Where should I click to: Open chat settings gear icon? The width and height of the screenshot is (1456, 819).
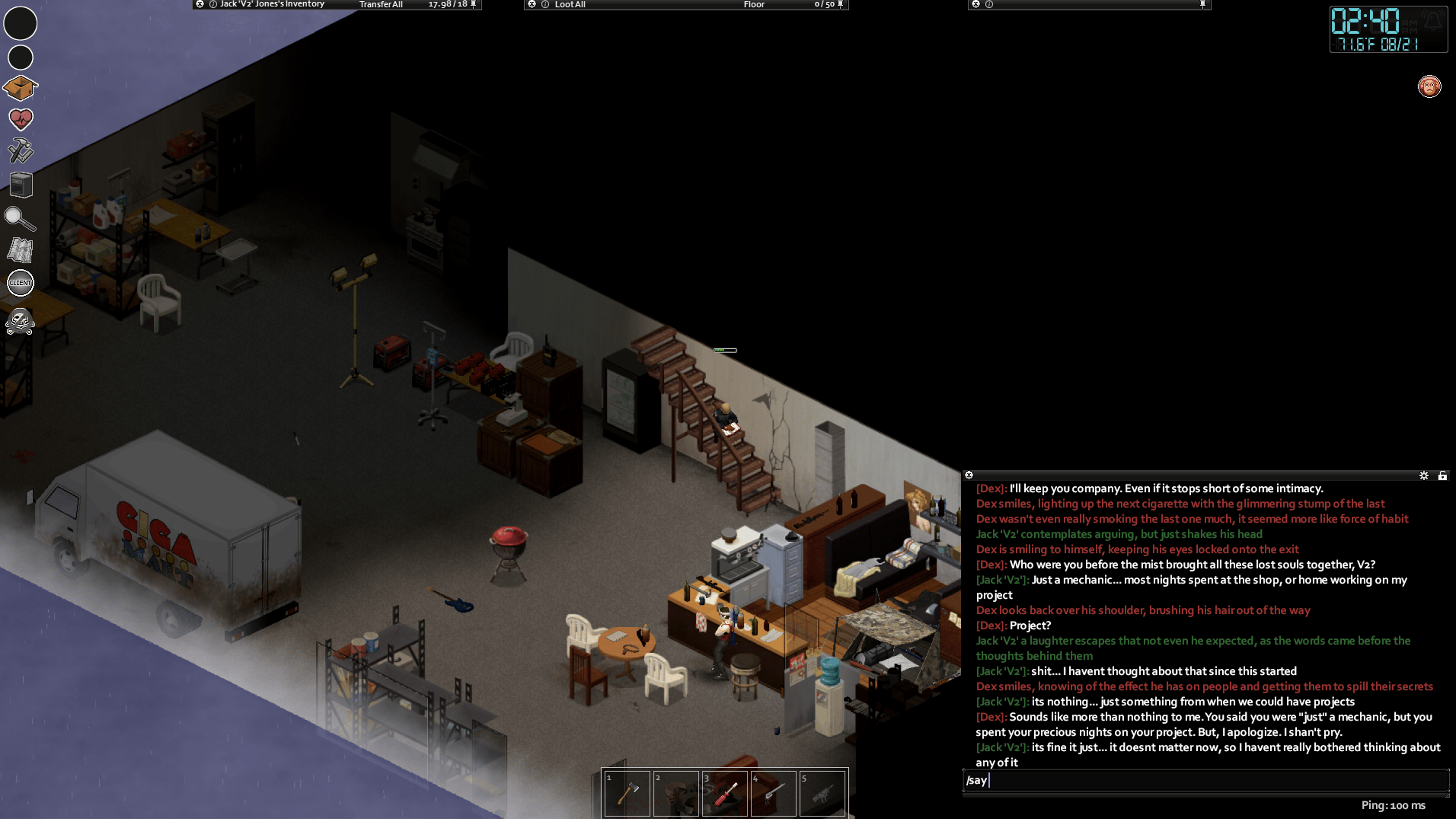[1424, 476]
